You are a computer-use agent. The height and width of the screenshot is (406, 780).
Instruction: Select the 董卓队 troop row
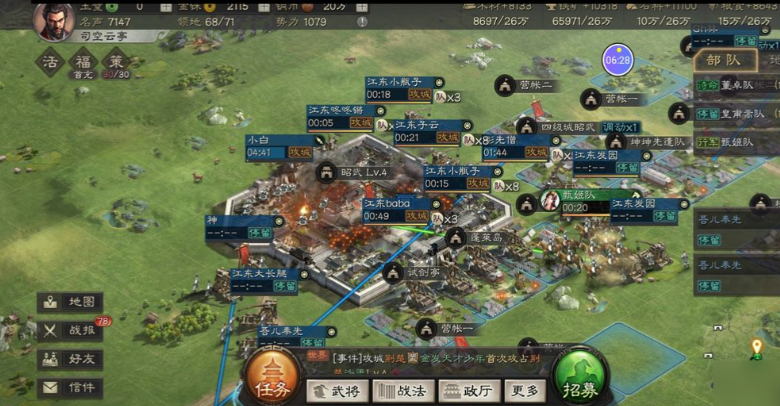click(736, 86)
